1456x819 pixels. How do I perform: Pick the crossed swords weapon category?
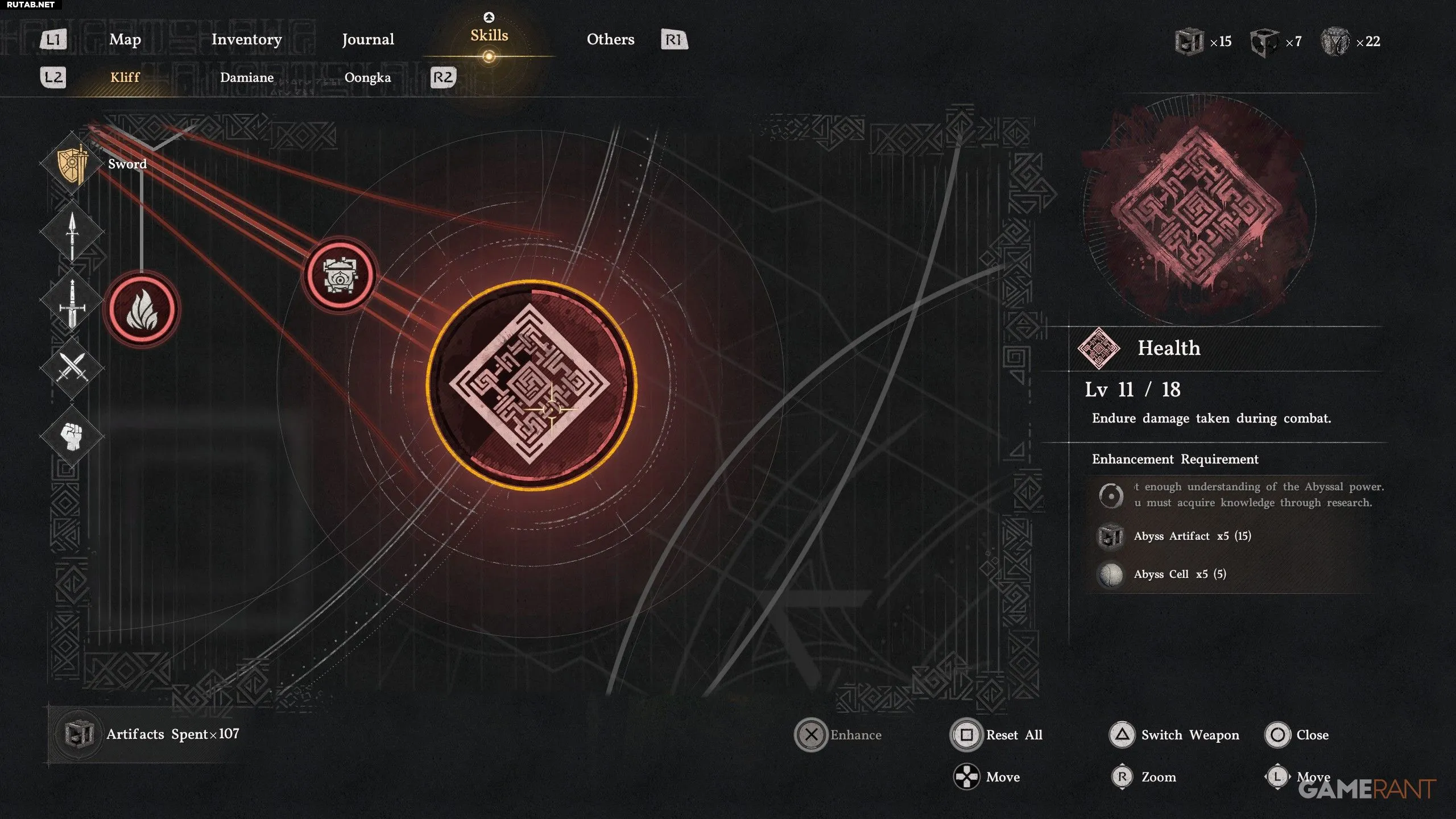click(72, 367)
